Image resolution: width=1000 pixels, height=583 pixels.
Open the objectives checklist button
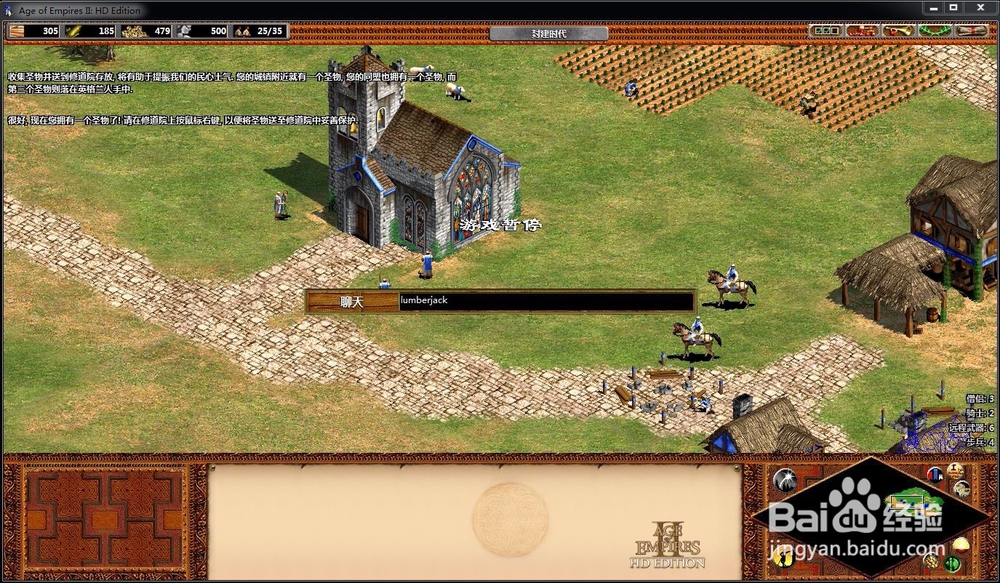[x=826, y=31]
